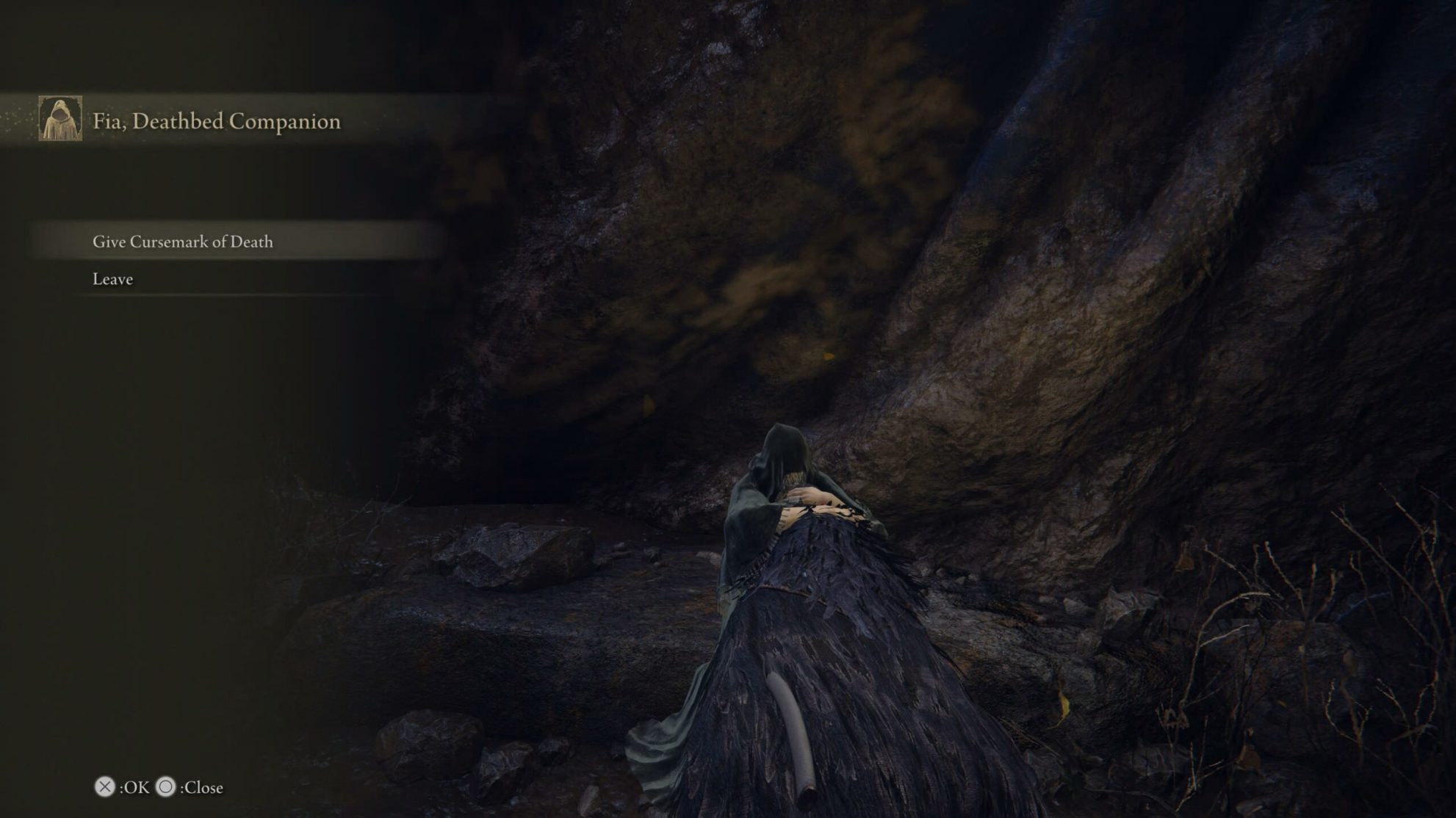Click the title Fia, Deathbed Companion
The image size is (1456, 818).
pyautogui.click(x=216, y=121)
